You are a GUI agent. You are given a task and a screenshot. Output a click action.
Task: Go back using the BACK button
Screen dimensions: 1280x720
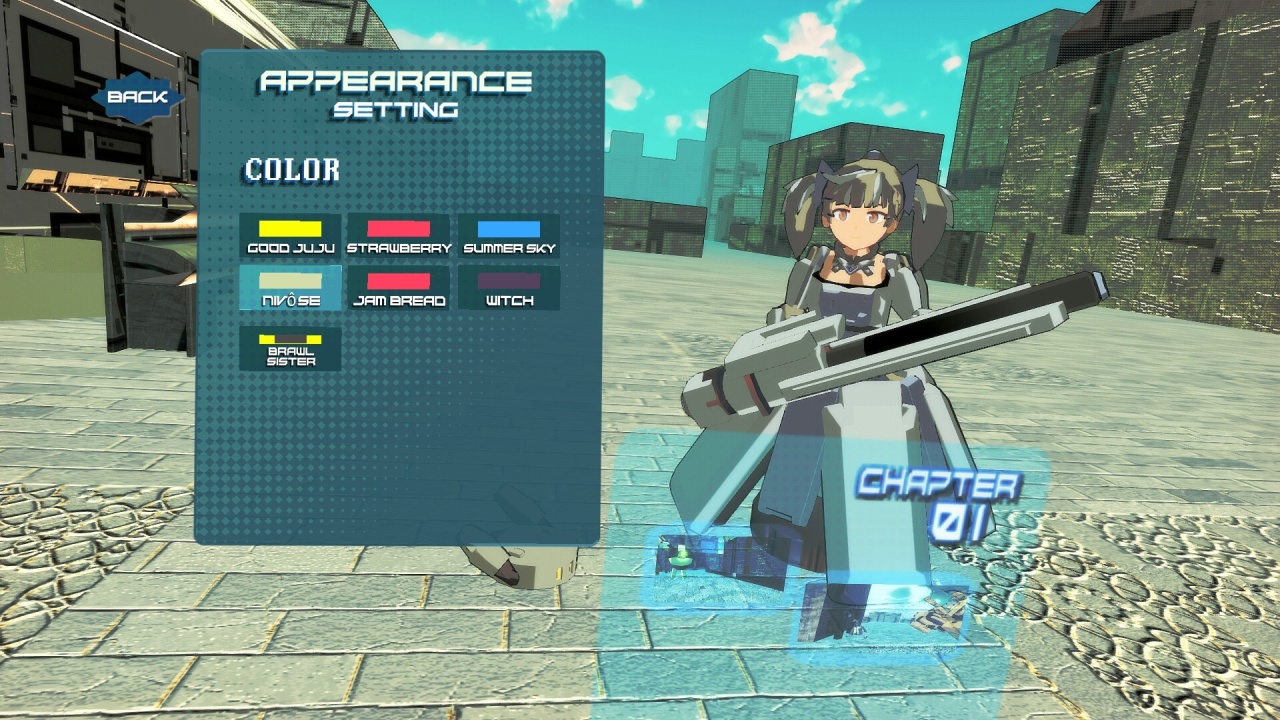pos(138,98)
